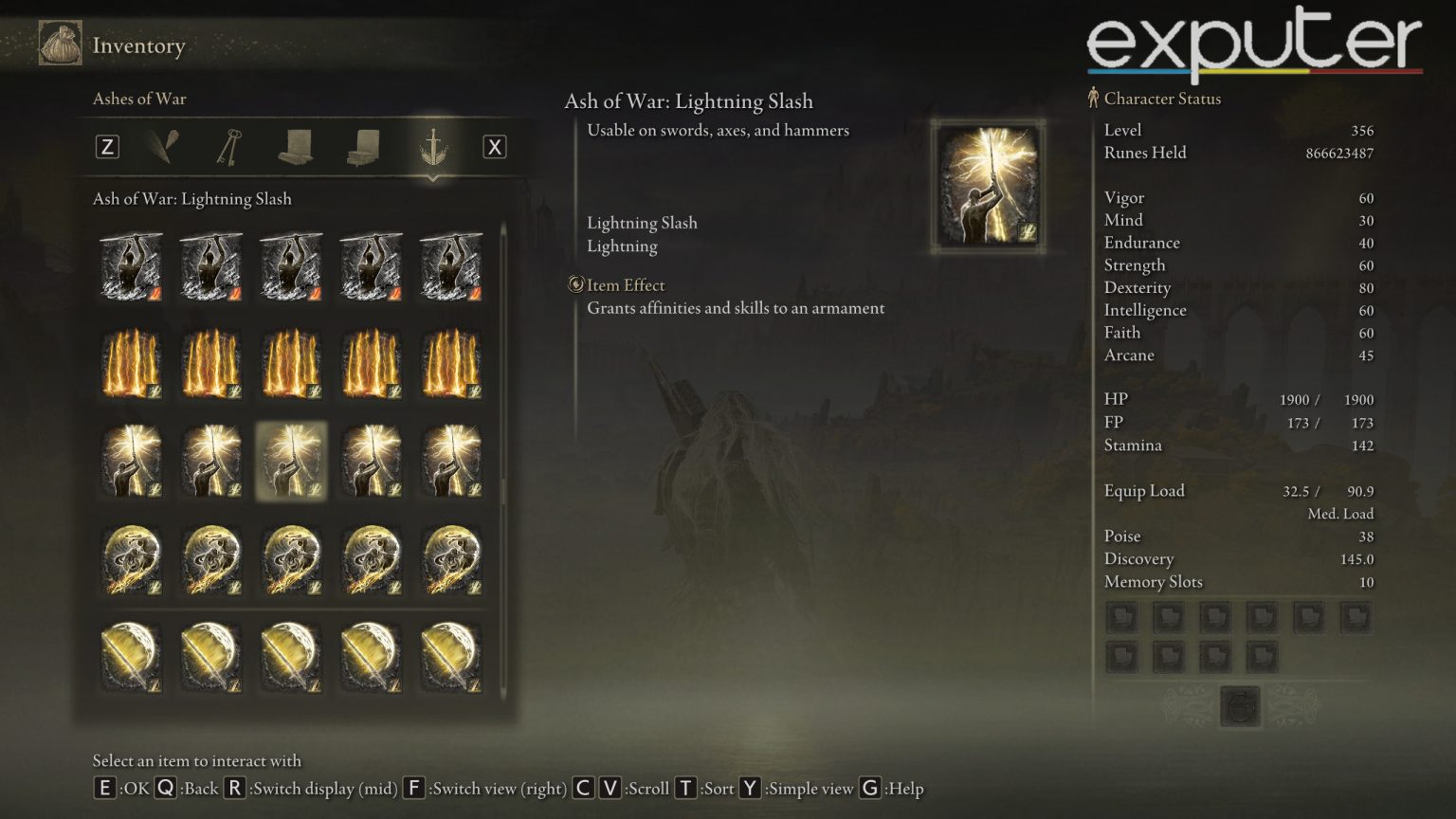Switch to the stonesword ash tab in row one
Screen dimensions: 1456x819
(x=132, y=265)
